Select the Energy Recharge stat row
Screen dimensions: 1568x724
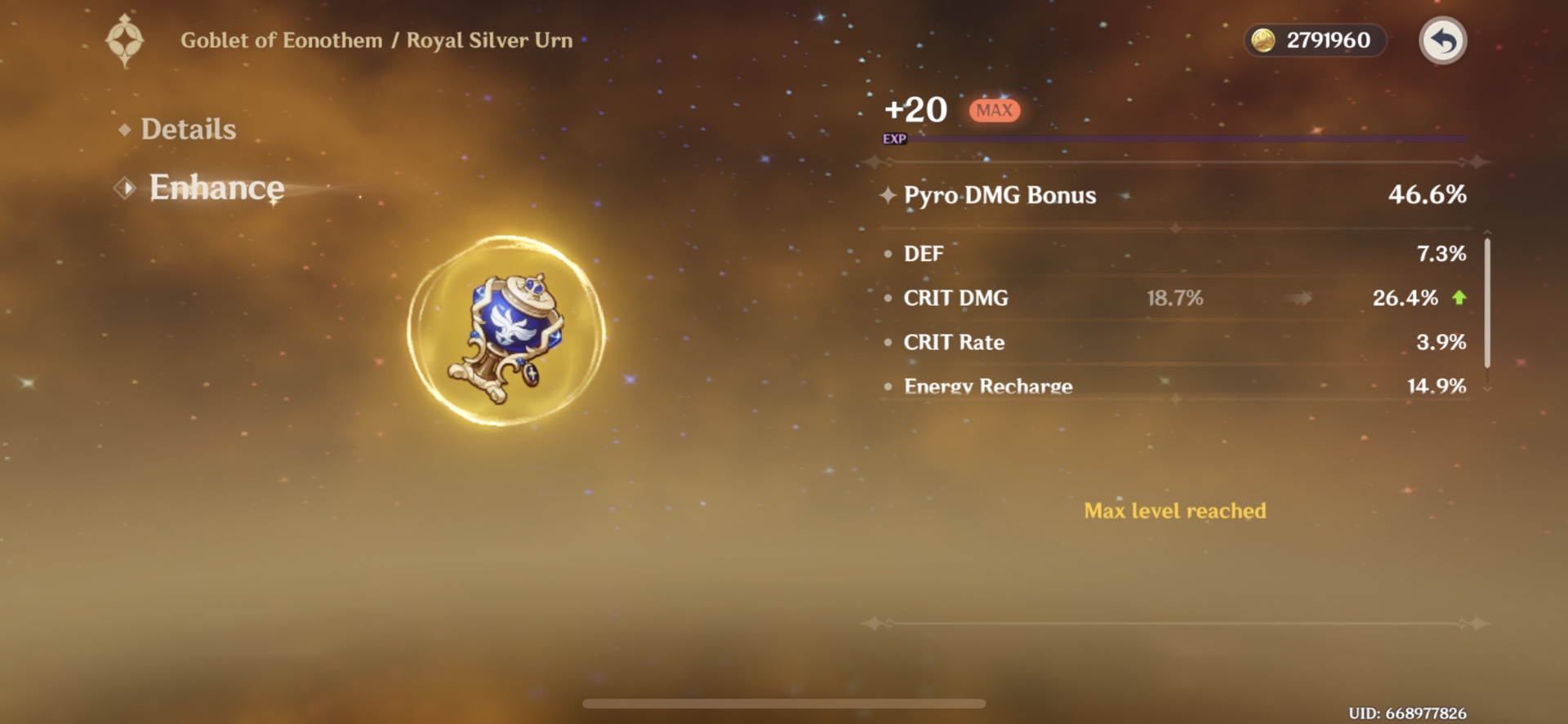pyautogui.click(x=1062, y=385)
